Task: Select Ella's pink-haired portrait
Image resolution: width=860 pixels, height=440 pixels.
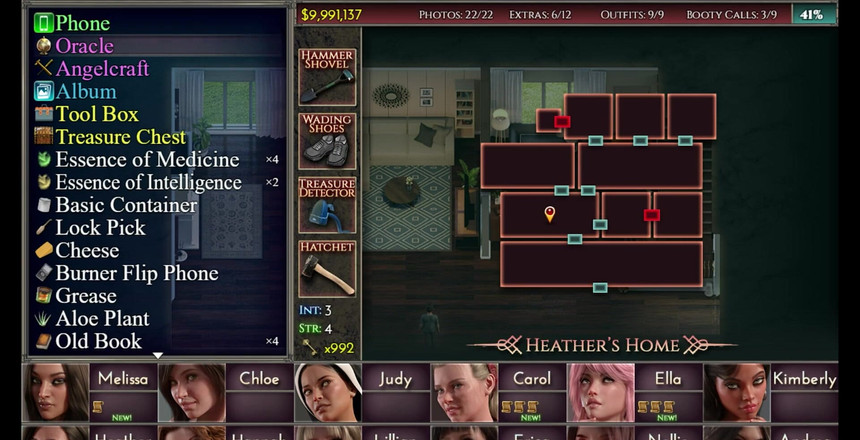Action: [600, 392]
